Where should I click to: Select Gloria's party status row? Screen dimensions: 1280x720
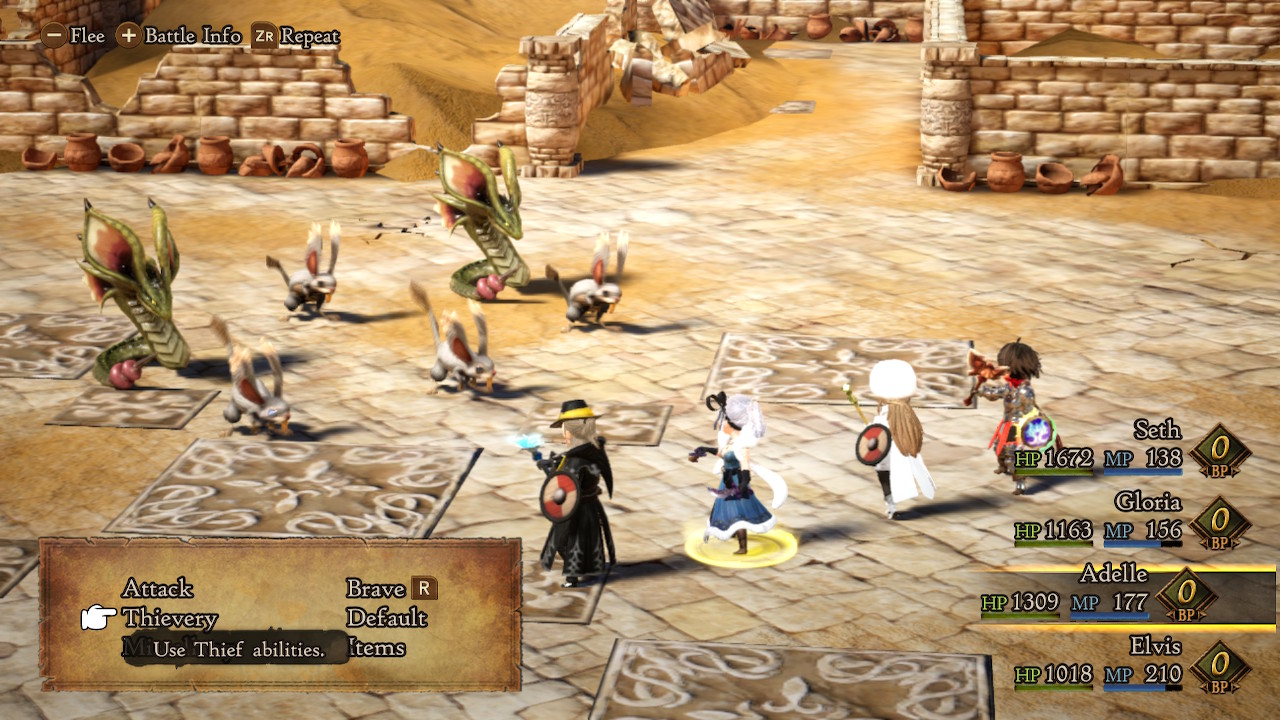pos(1130,518)
